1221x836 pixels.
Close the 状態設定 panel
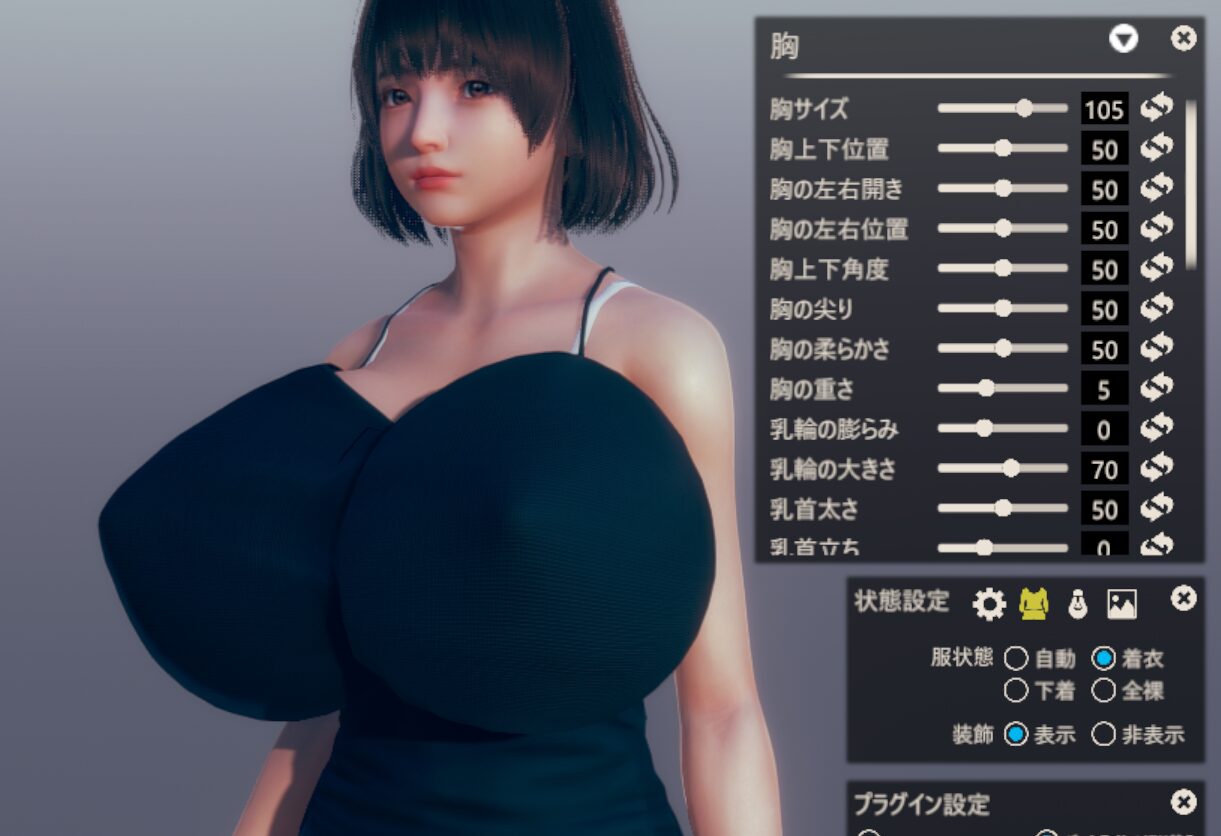1183,598
